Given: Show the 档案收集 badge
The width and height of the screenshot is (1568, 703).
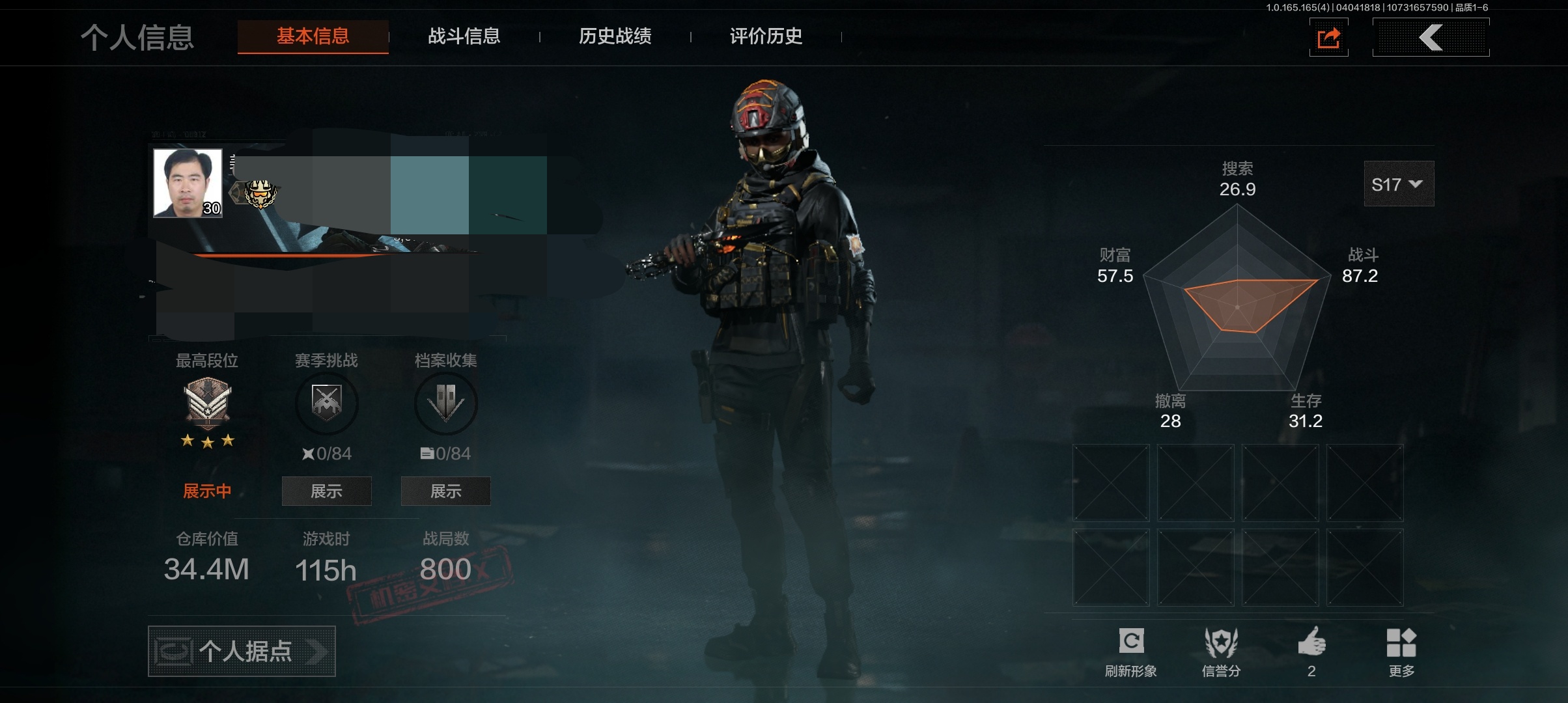Looking at the screenshot, I should pos(445,491).
